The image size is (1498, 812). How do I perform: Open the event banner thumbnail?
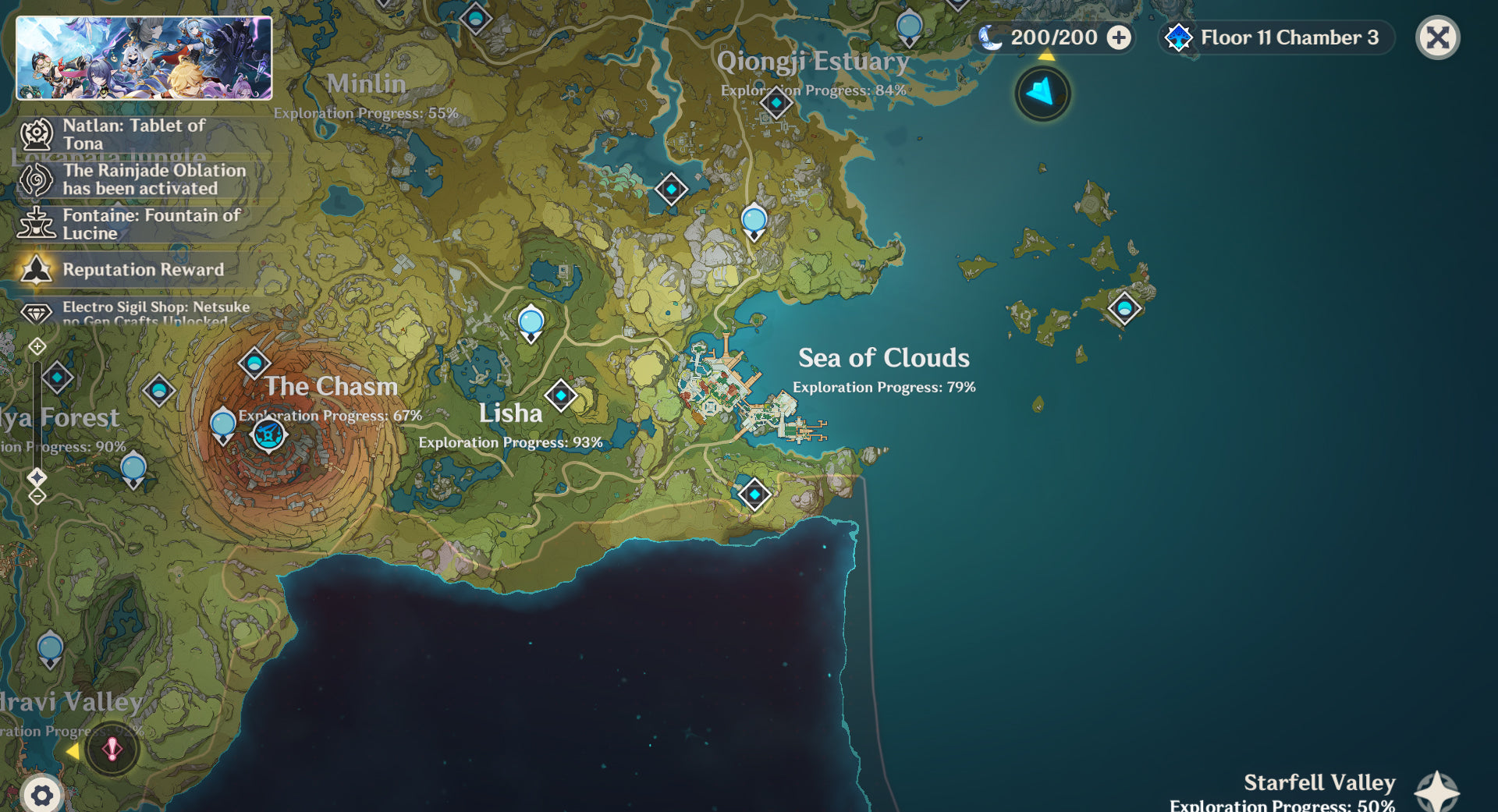(144, 59)
